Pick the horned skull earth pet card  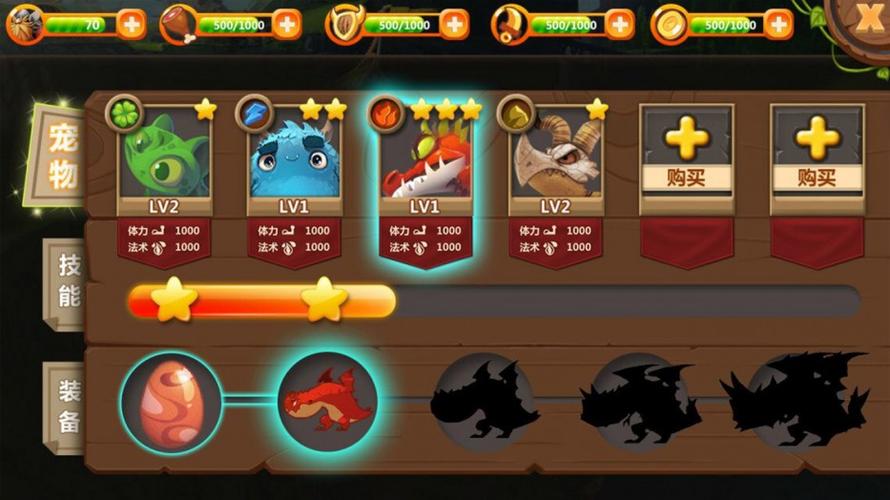tap(556, 160)
